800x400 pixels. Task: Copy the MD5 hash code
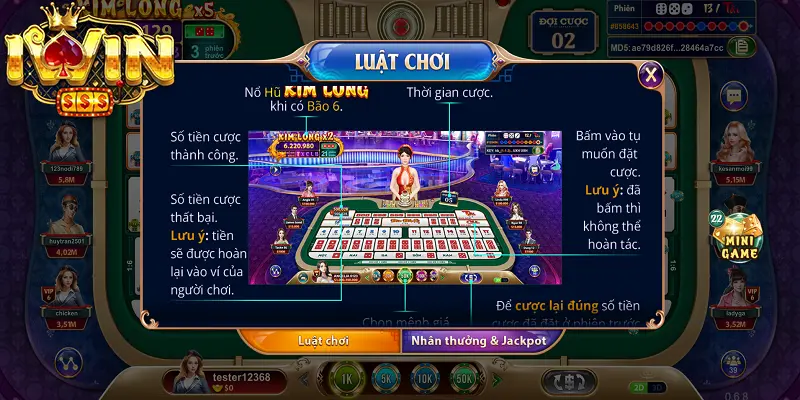coord(741,45)
